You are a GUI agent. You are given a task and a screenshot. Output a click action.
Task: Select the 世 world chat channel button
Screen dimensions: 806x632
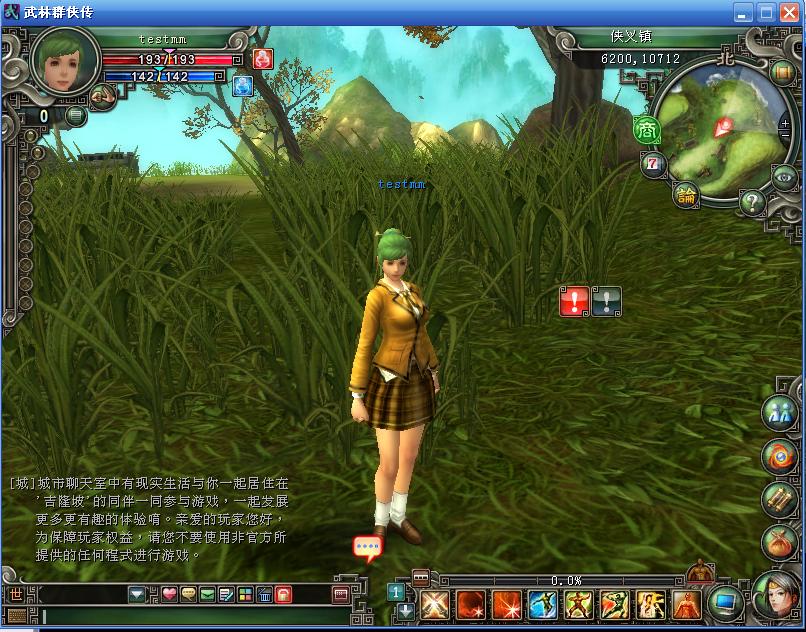[16, 595]
